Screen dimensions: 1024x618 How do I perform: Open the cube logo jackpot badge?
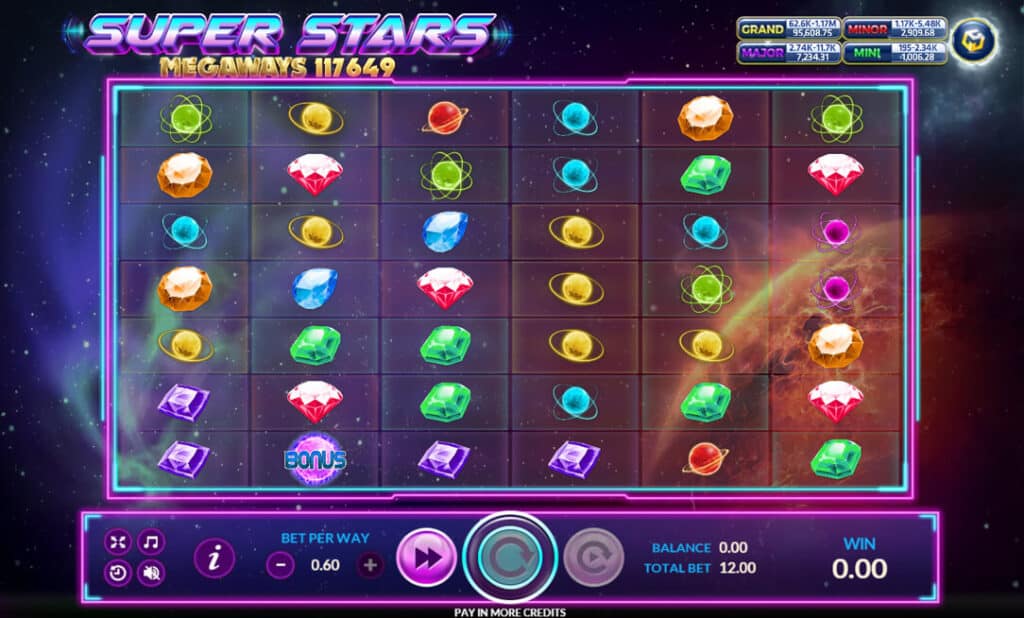point(971,41)
